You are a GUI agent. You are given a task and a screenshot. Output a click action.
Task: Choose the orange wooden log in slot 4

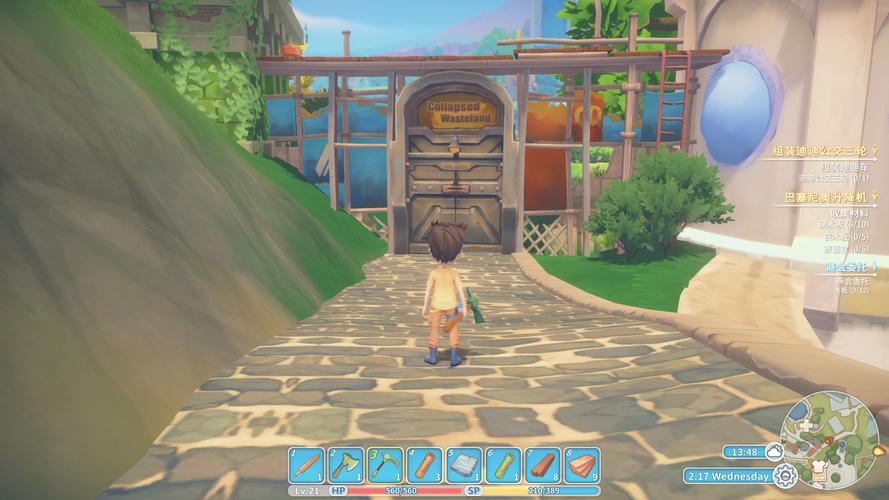click(425, 465)
